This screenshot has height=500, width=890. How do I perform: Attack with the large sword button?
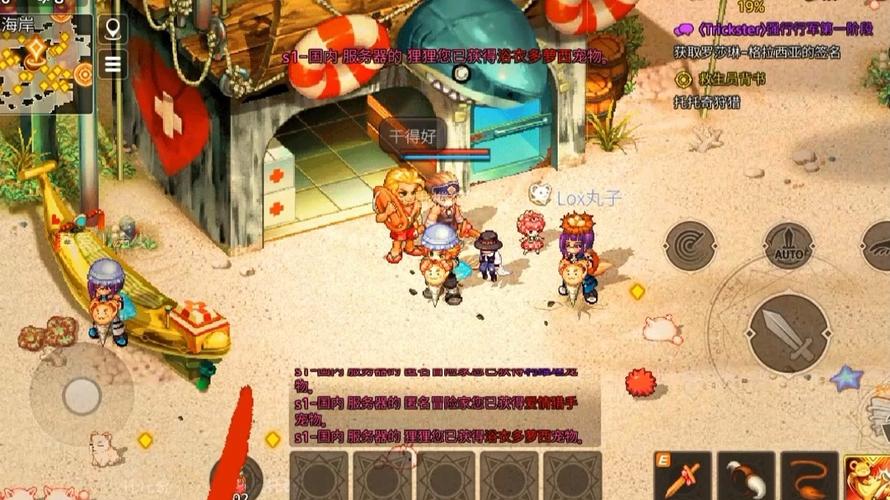point(788,330)
